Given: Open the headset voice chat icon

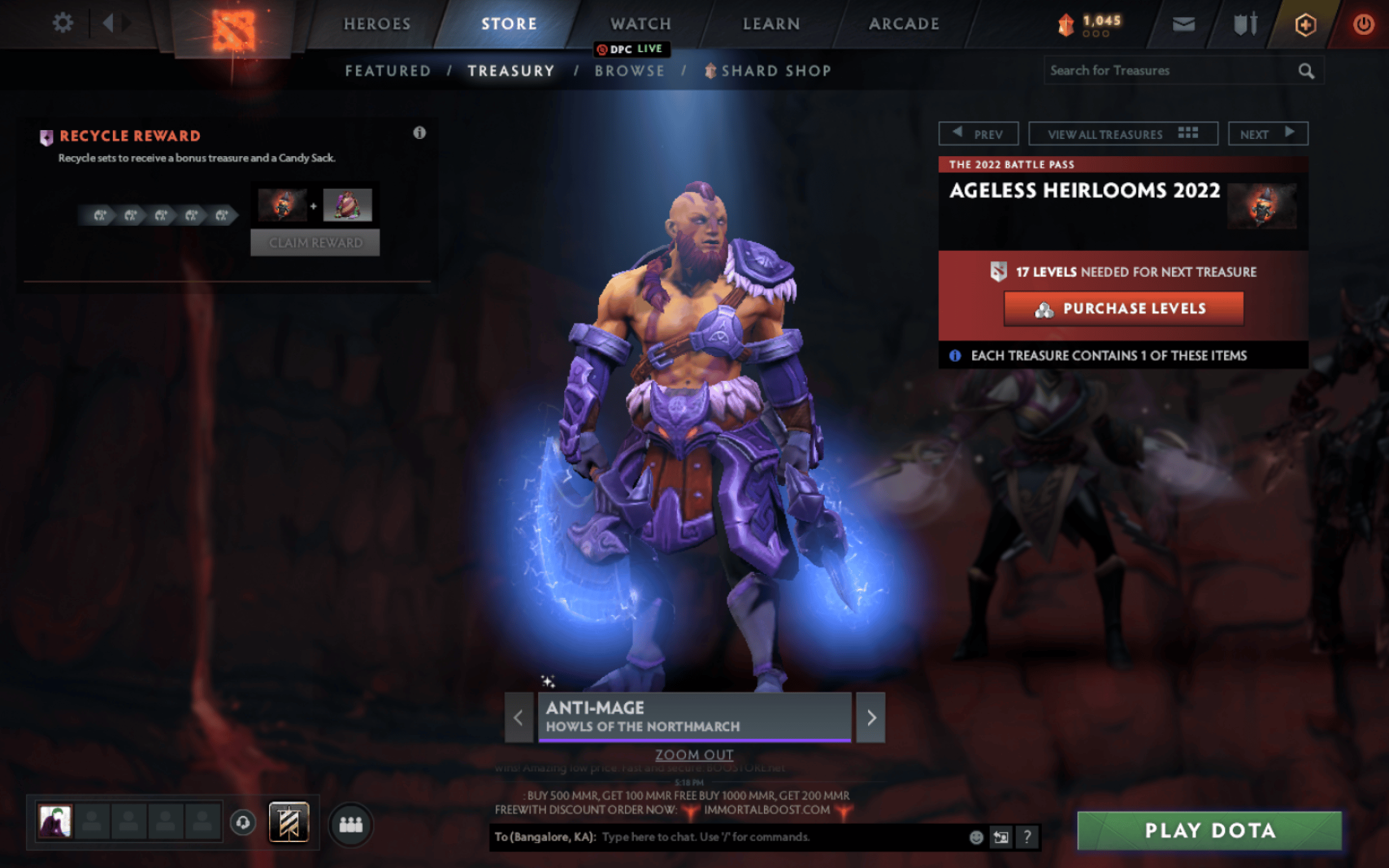Looking at the screenshot, I should coord(244,822).
